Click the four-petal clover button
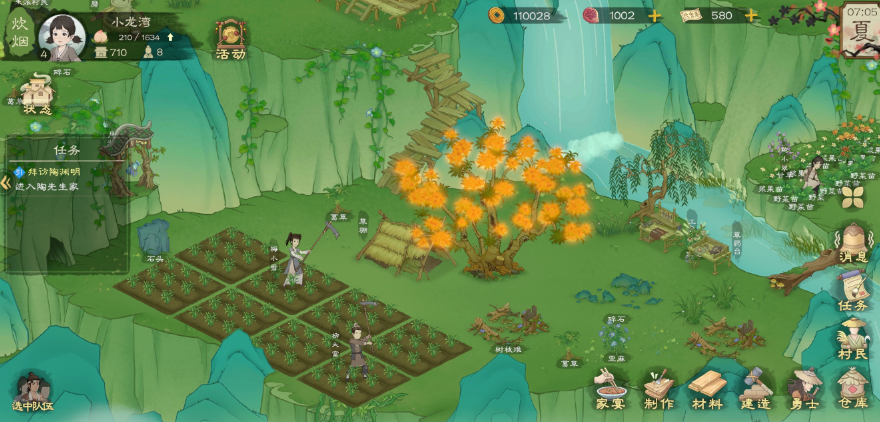The image size is (880, 422). point(852,196)
